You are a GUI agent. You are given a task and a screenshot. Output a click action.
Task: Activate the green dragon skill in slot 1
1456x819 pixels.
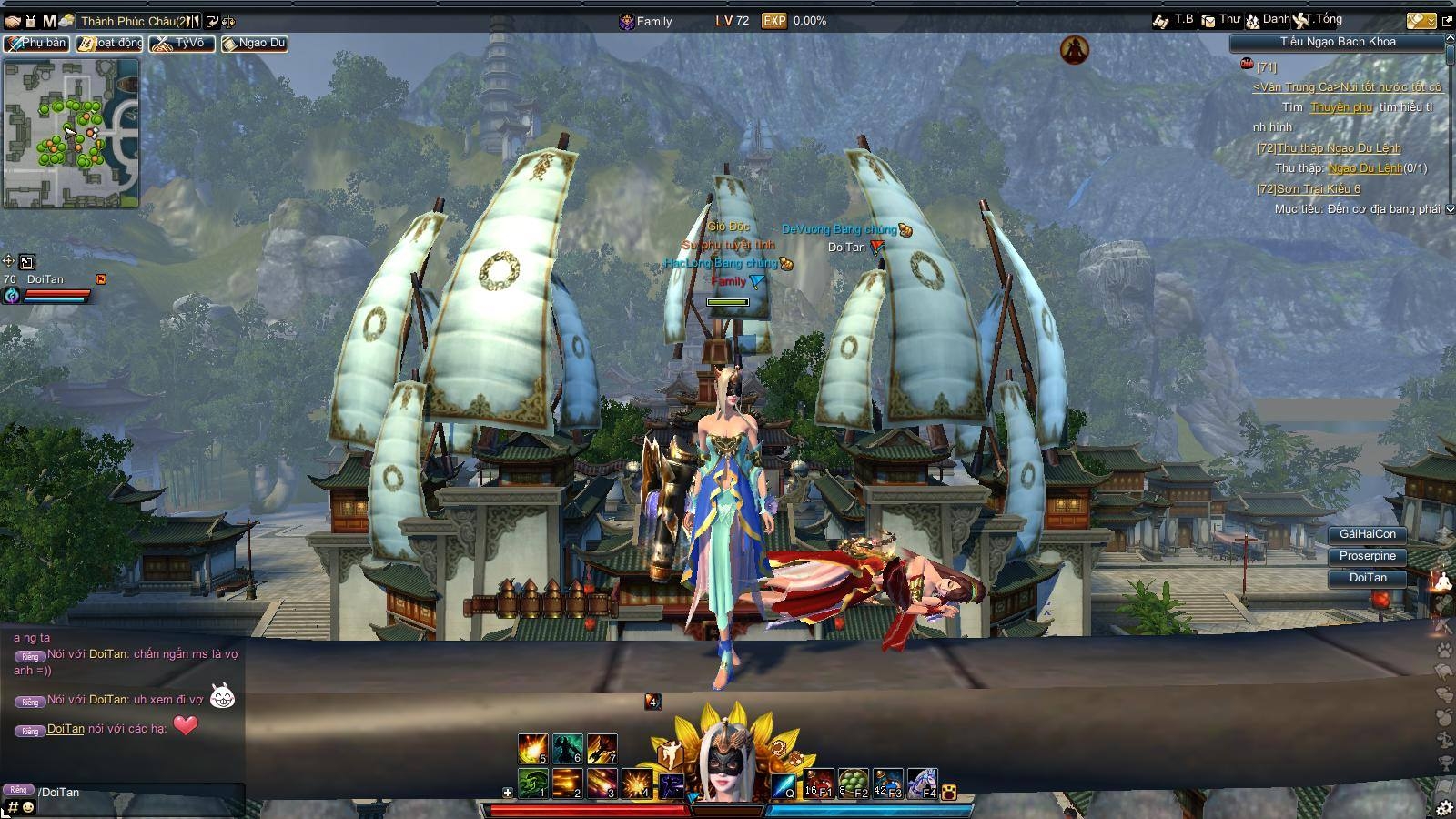tap(532, 783)
